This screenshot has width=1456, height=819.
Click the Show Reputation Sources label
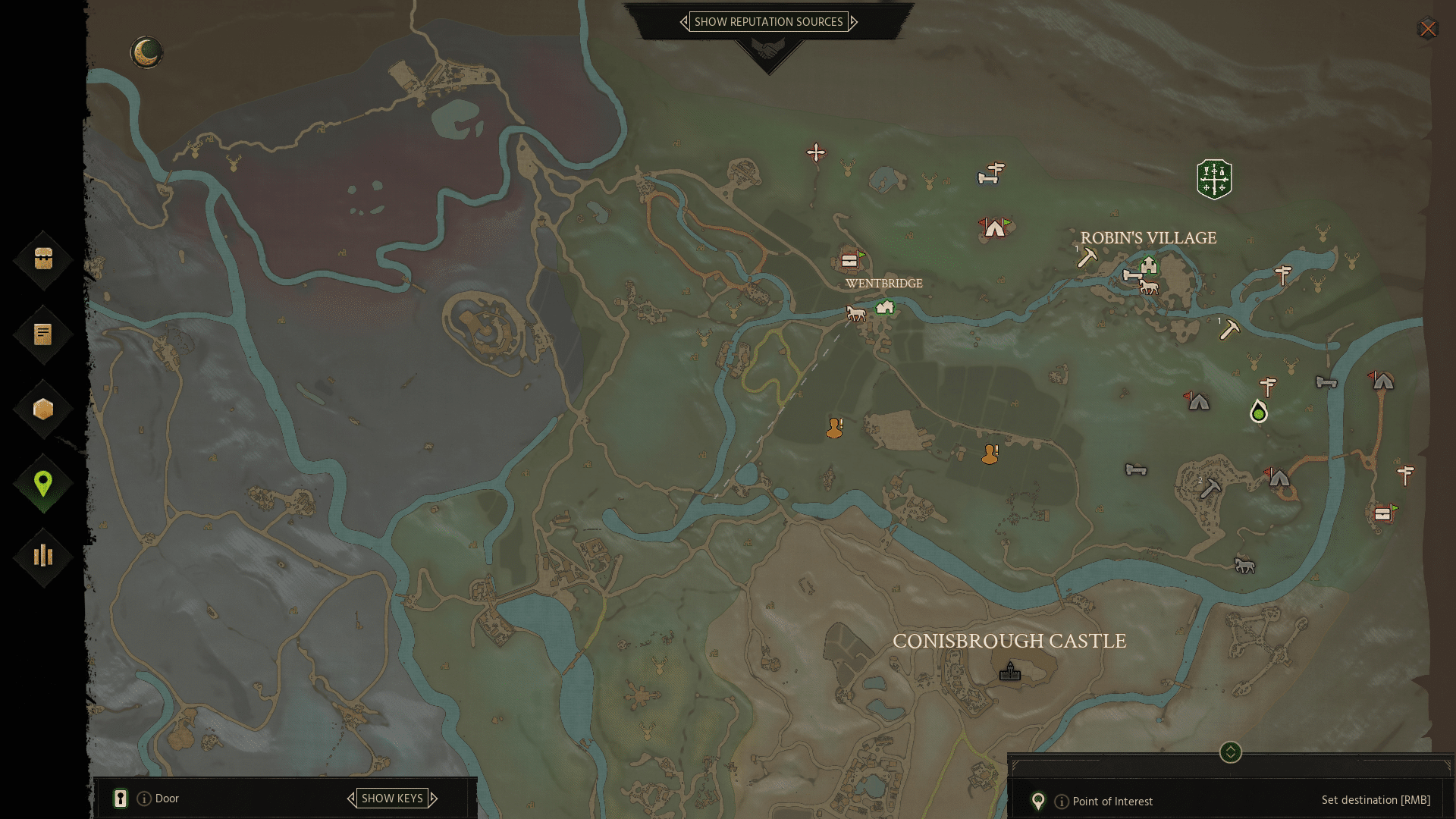[768, 22]
